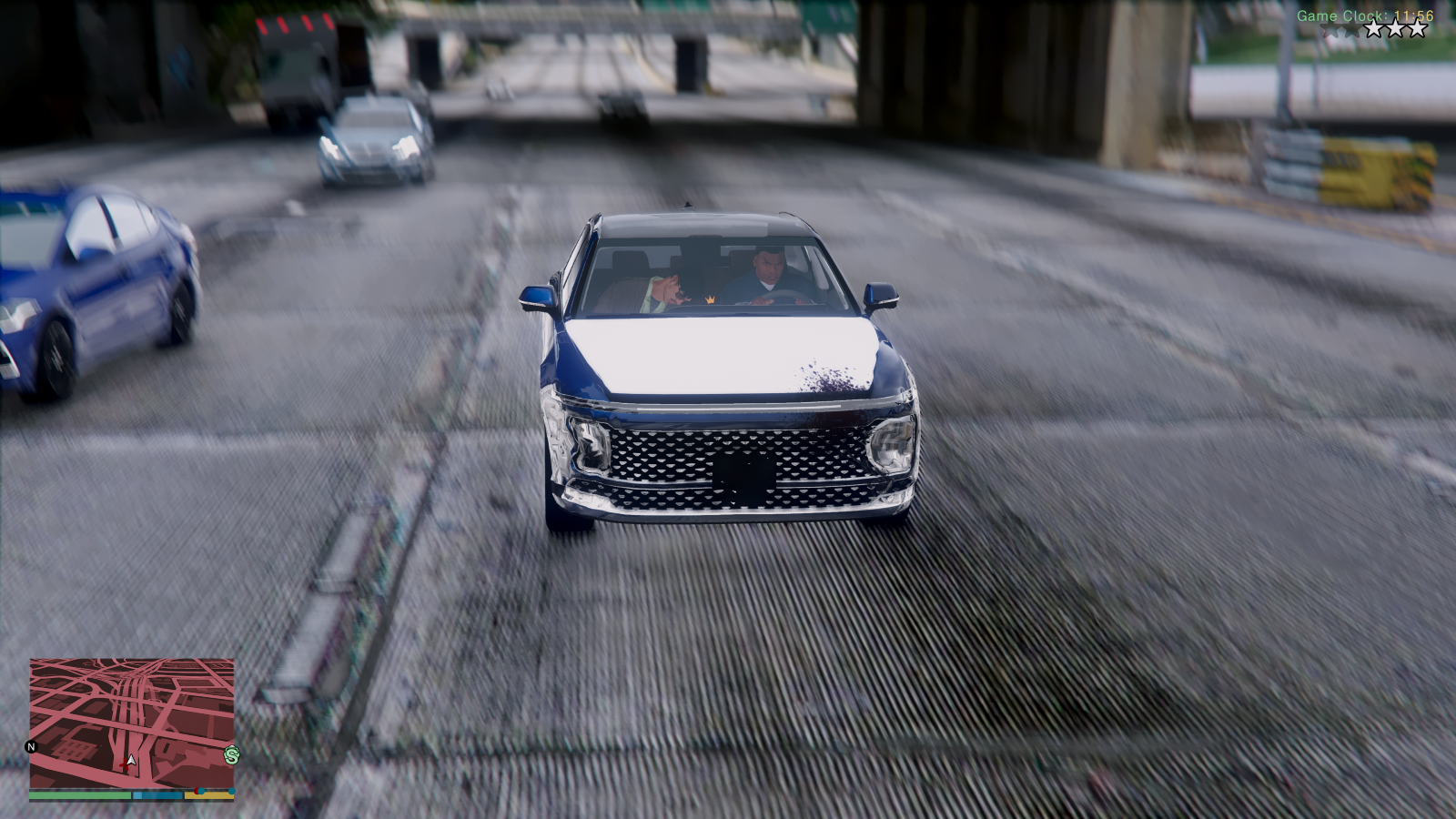Select the white player arrow on minimap
Image resolution: width=1456 pixels, height=819 pixels.
131,760
